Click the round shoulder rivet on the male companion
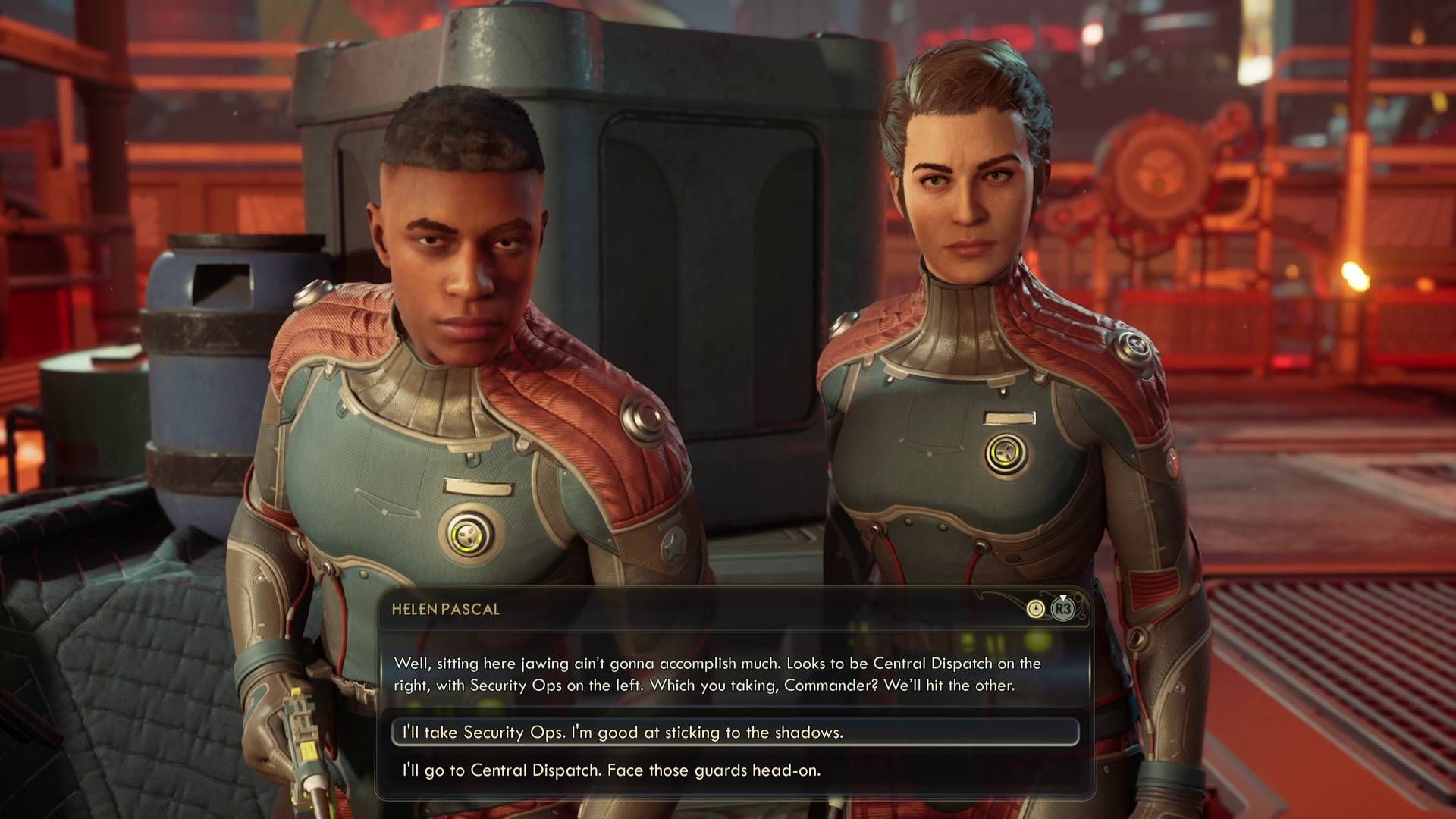 pyautogui.click(x=311, y=295)
